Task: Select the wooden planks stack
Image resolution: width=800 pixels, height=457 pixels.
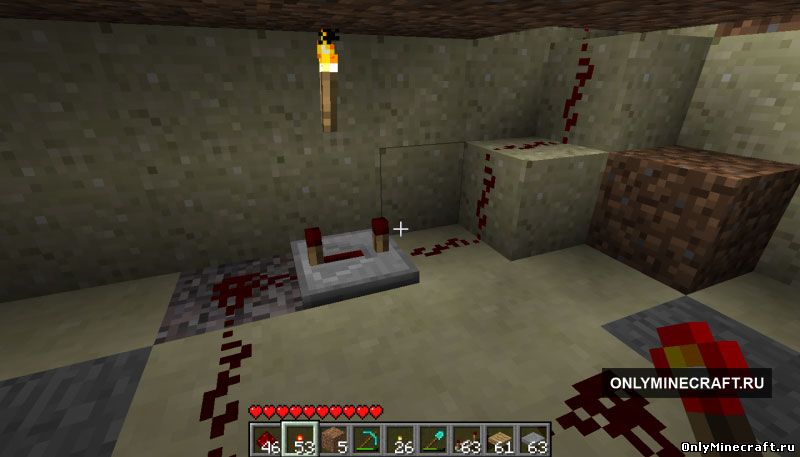Action: tap(500, 439)
